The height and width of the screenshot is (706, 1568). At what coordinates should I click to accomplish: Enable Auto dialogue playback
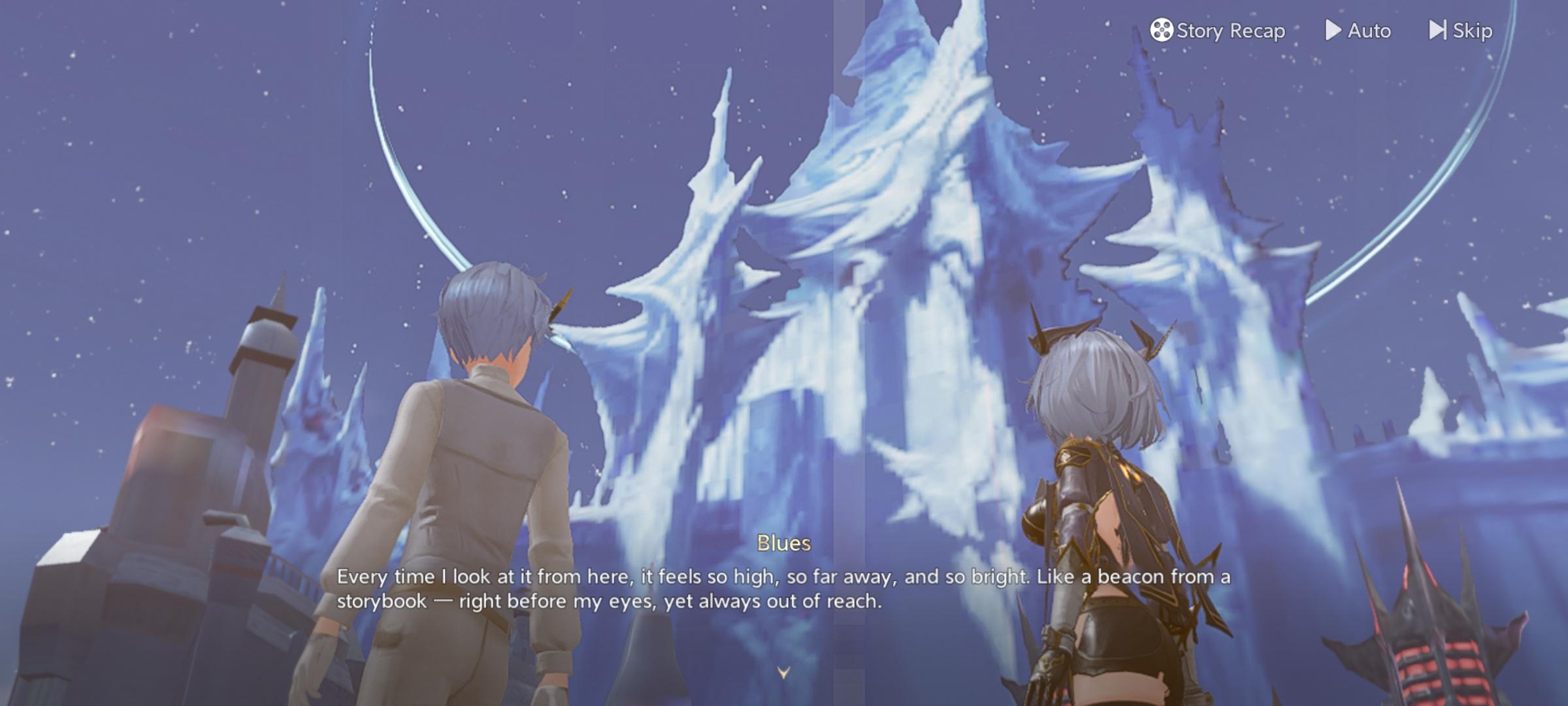(x=1358, y=31)
